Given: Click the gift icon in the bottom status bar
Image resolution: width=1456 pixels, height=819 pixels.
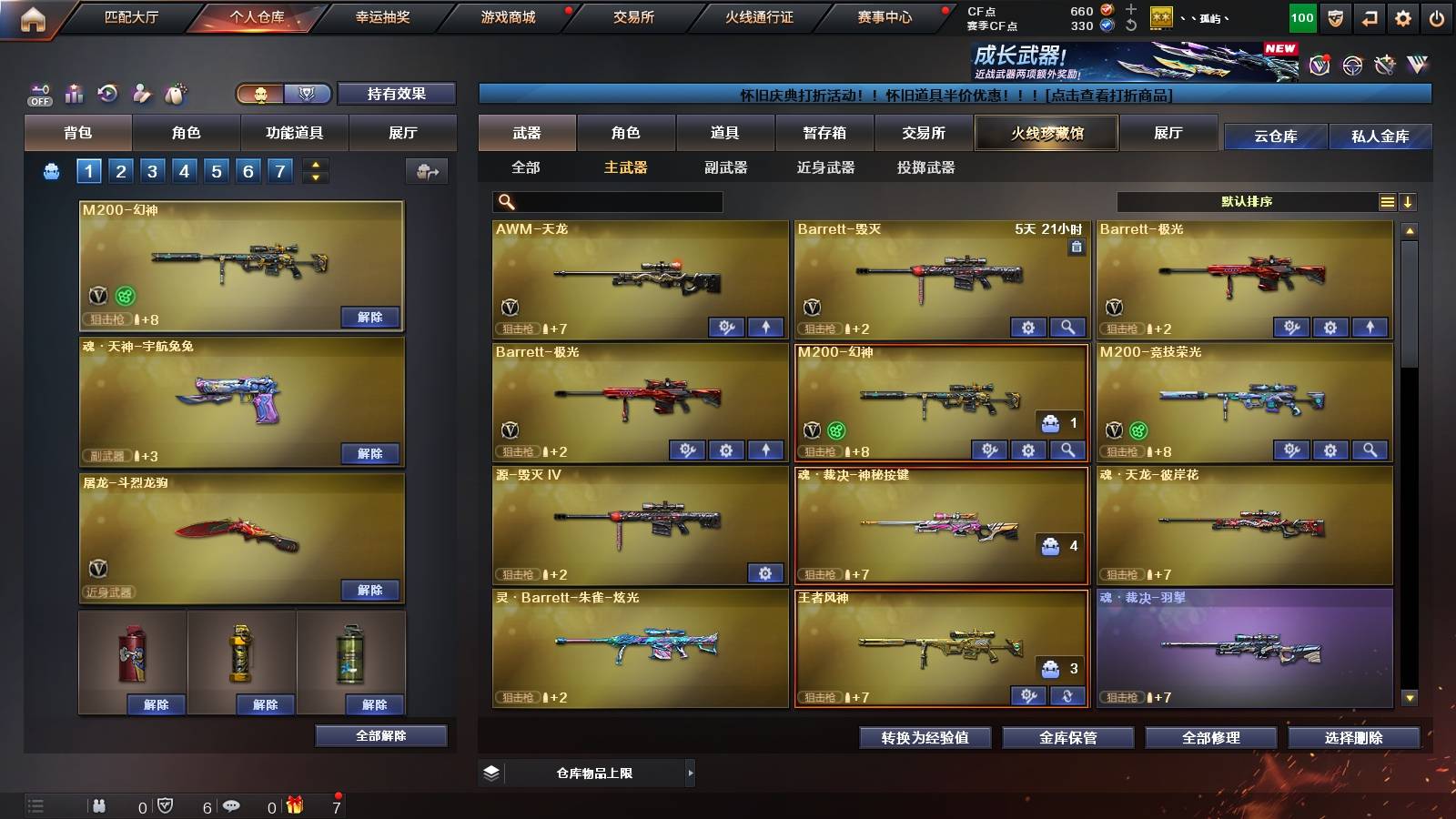Looking at the screenshot, I should click(292, 805).
